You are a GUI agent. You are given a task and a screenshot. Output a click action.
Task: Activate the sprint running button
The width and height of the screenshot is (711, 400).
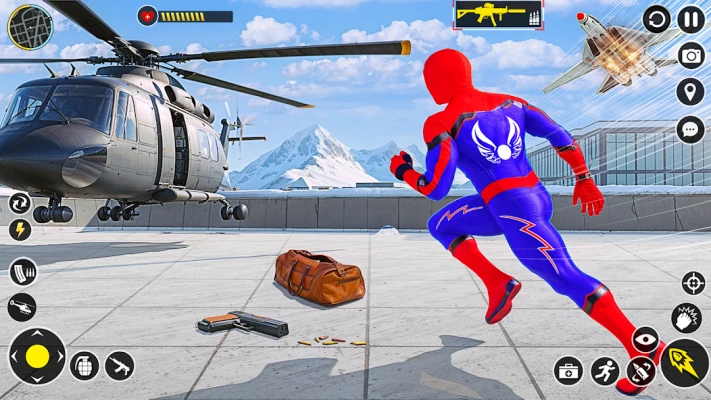pyautogui.click(x=604, y=371)
